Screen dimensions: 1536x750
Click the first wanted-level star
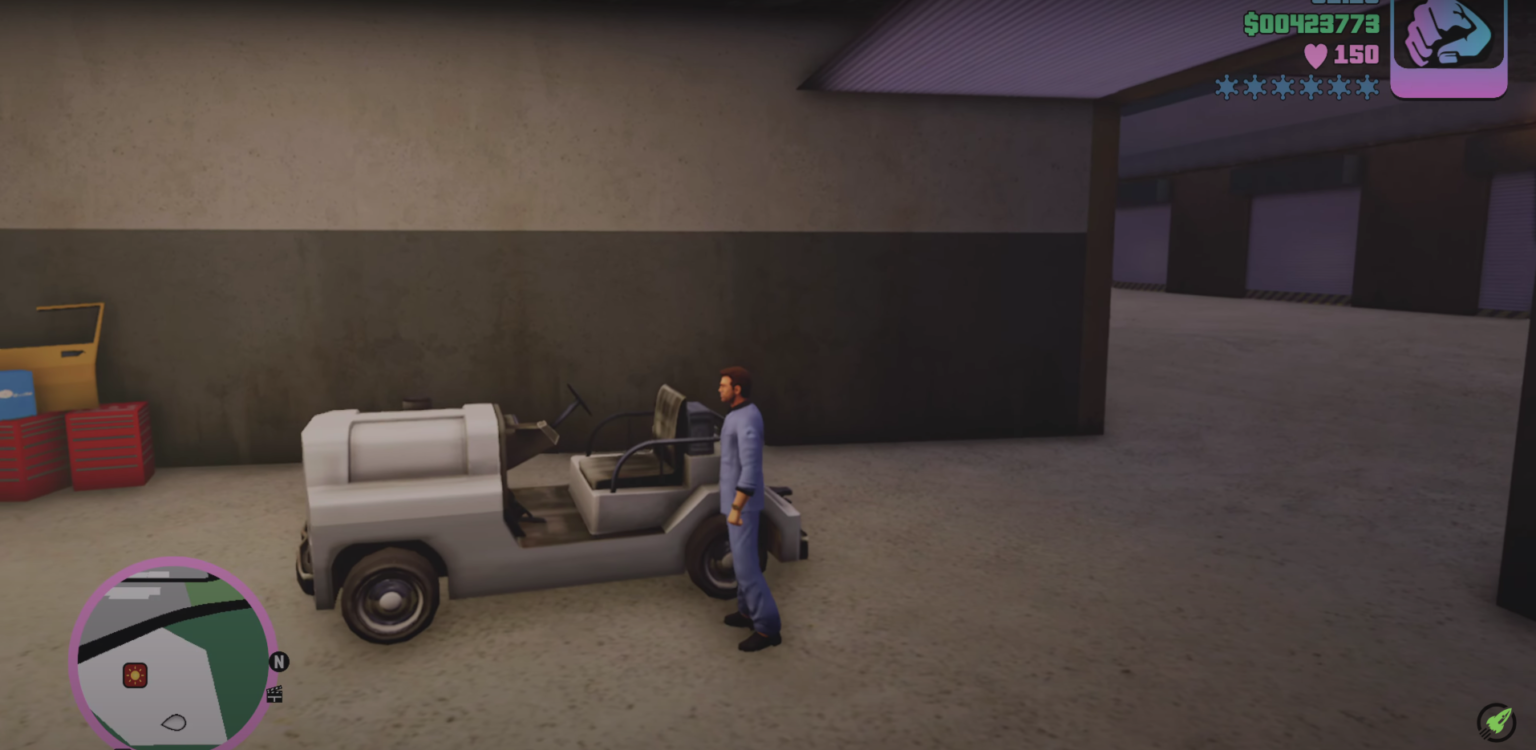1225,88
